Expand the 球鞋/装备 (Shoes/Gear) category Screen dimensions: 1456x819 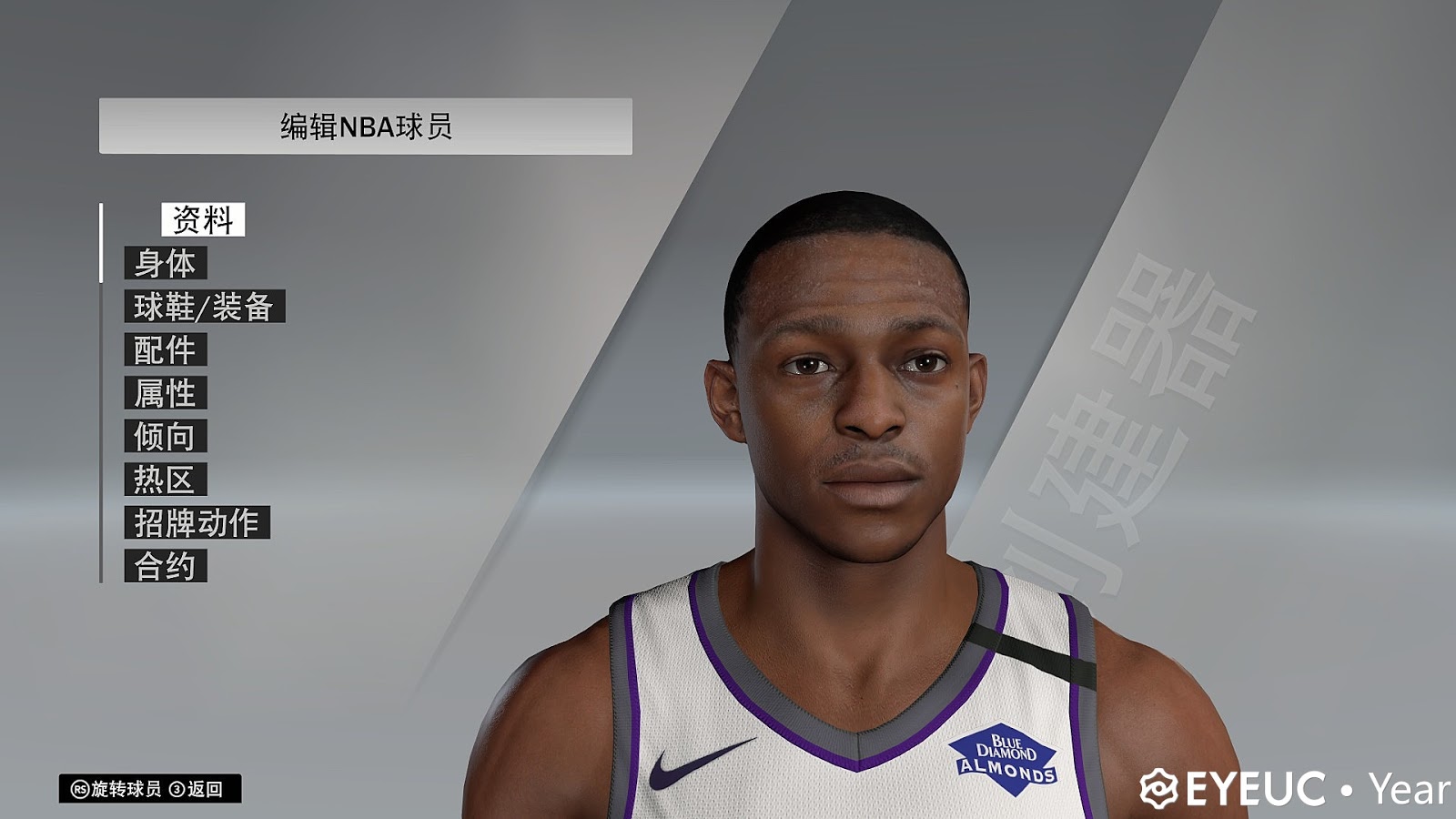(206, 307)
